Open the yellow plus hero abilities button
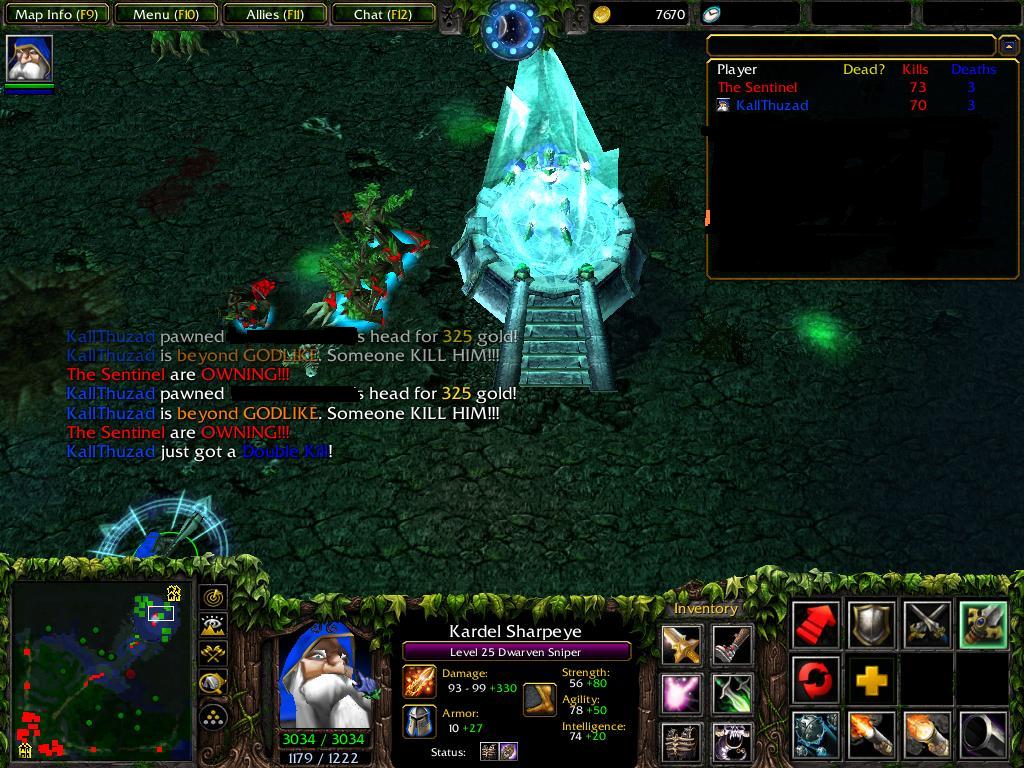This screenshot has height=768, width=1024. (x=872, y=681)
